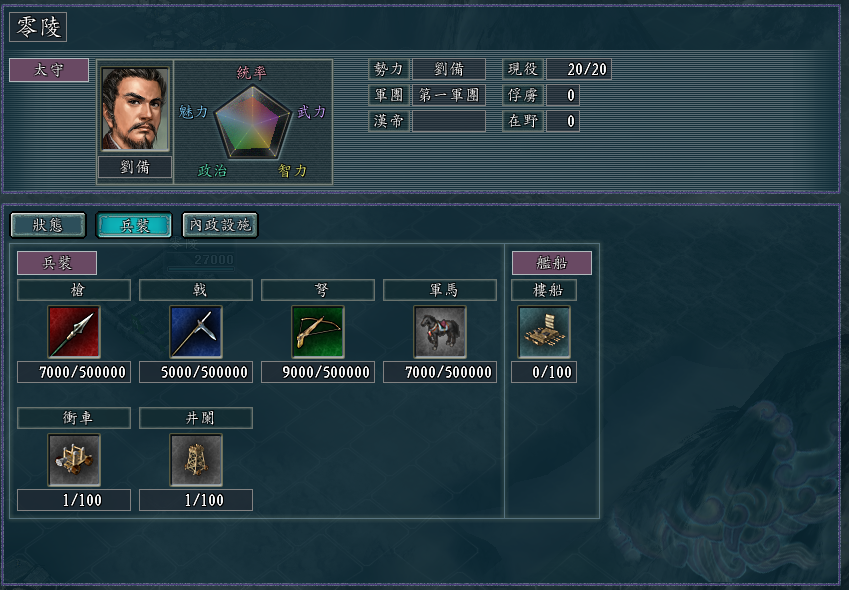Switch to the 狀態 tab
The width and height of the screenshot is (849, 590).
click(x=47, y=225)
